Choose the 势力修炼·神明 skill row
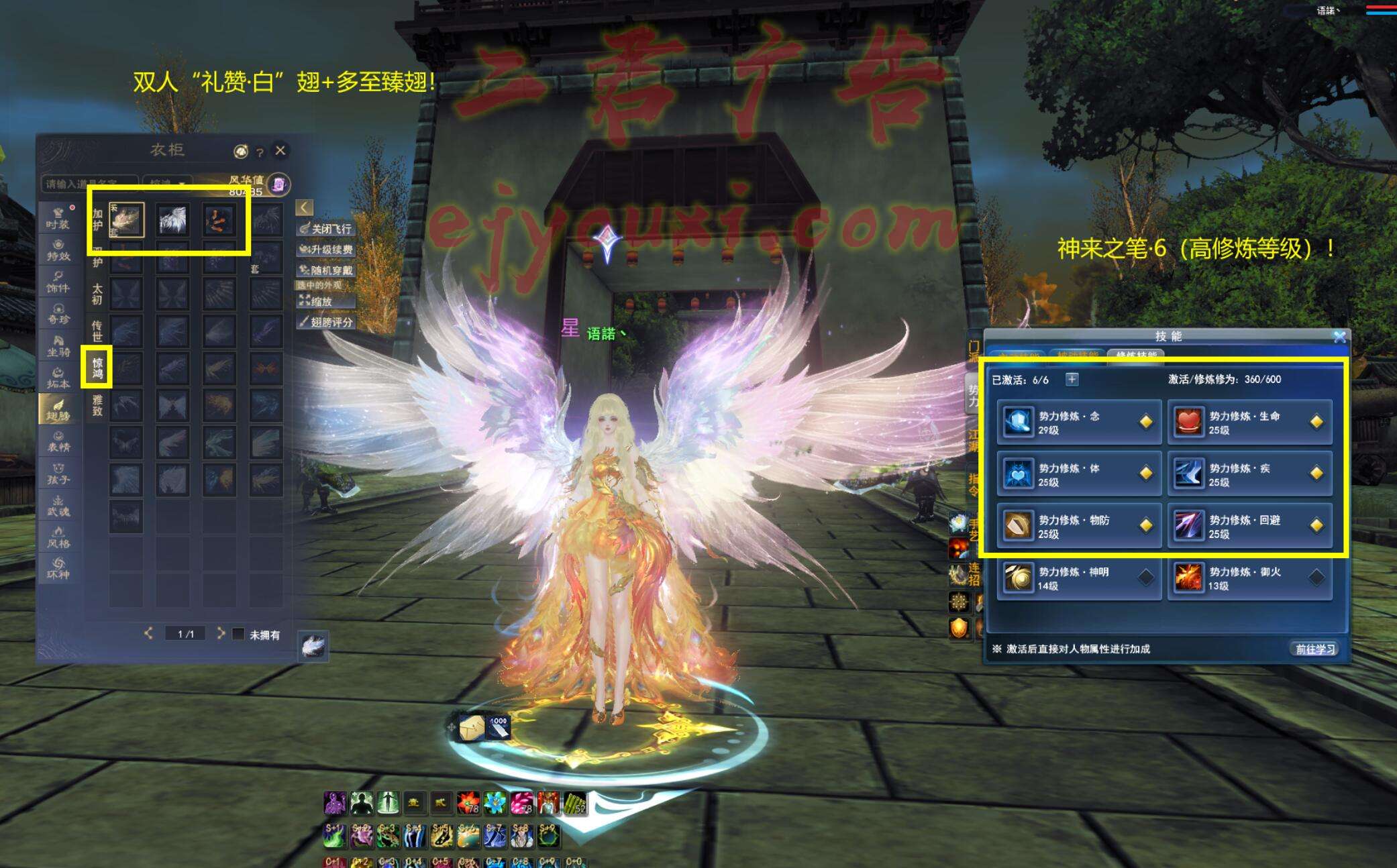 (1078, 578)
